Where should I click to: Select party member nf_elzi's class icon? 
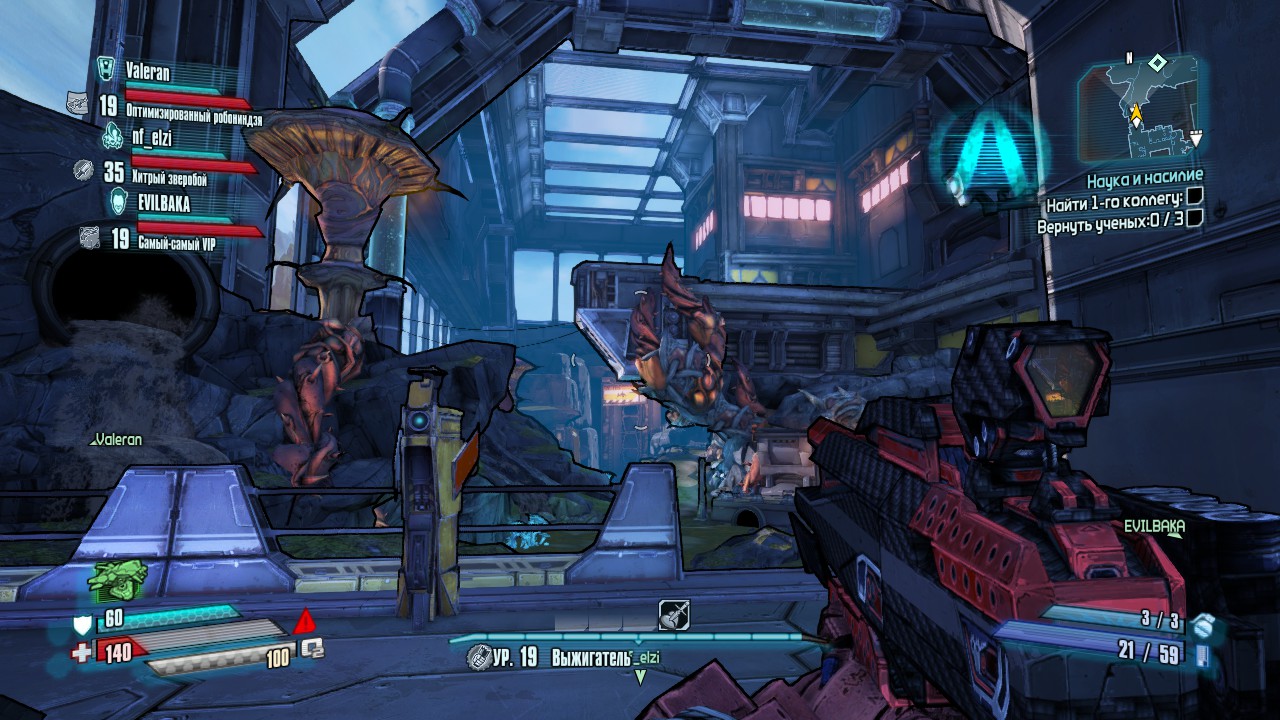[x=112, y=135]
